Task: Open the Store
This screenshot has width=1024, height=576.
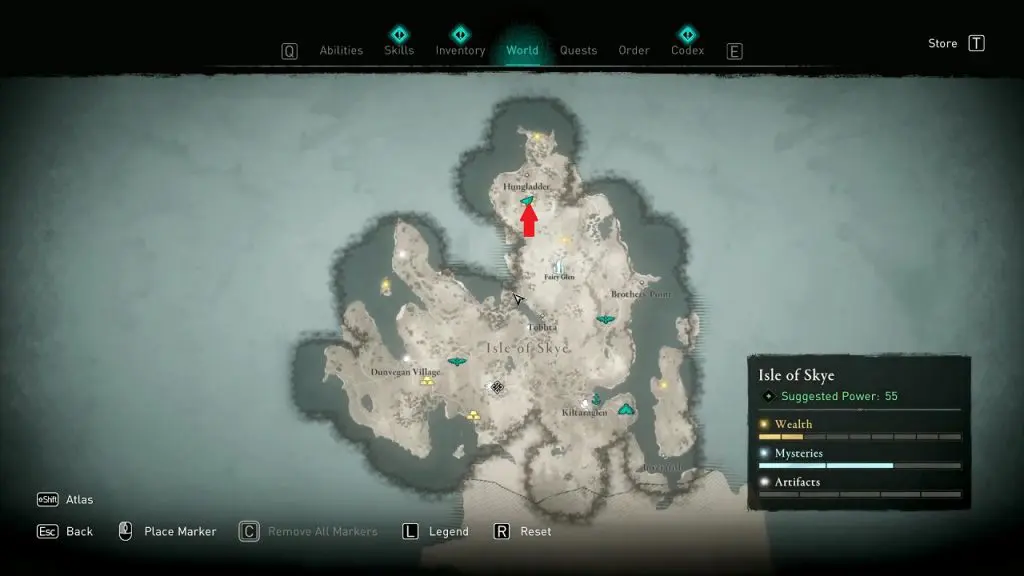Action: coord(943,43)
